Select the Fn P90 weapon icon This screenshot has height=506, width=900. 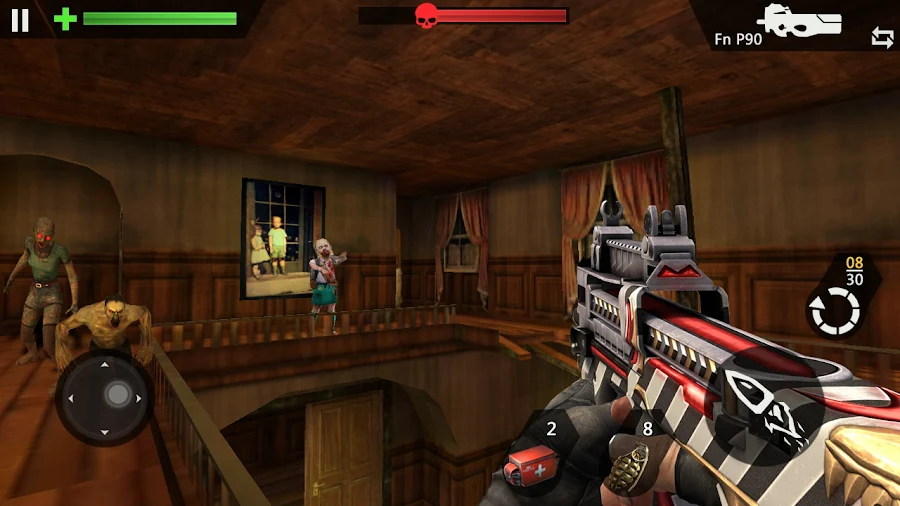tap(800, 20)
